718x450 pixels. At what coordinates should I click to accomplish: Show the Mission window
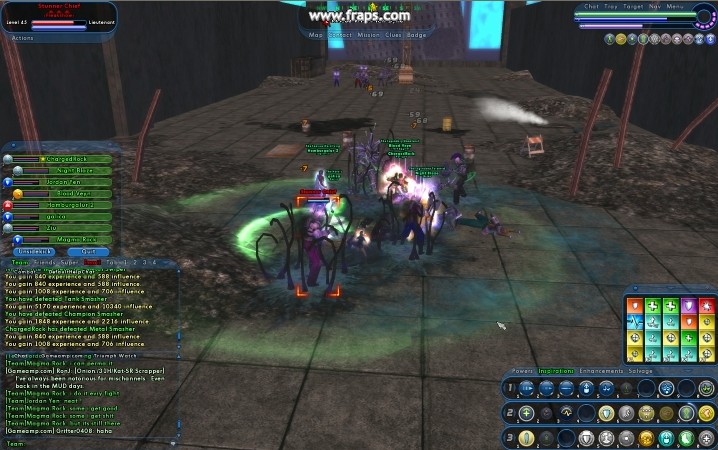[x=368, y=35]
